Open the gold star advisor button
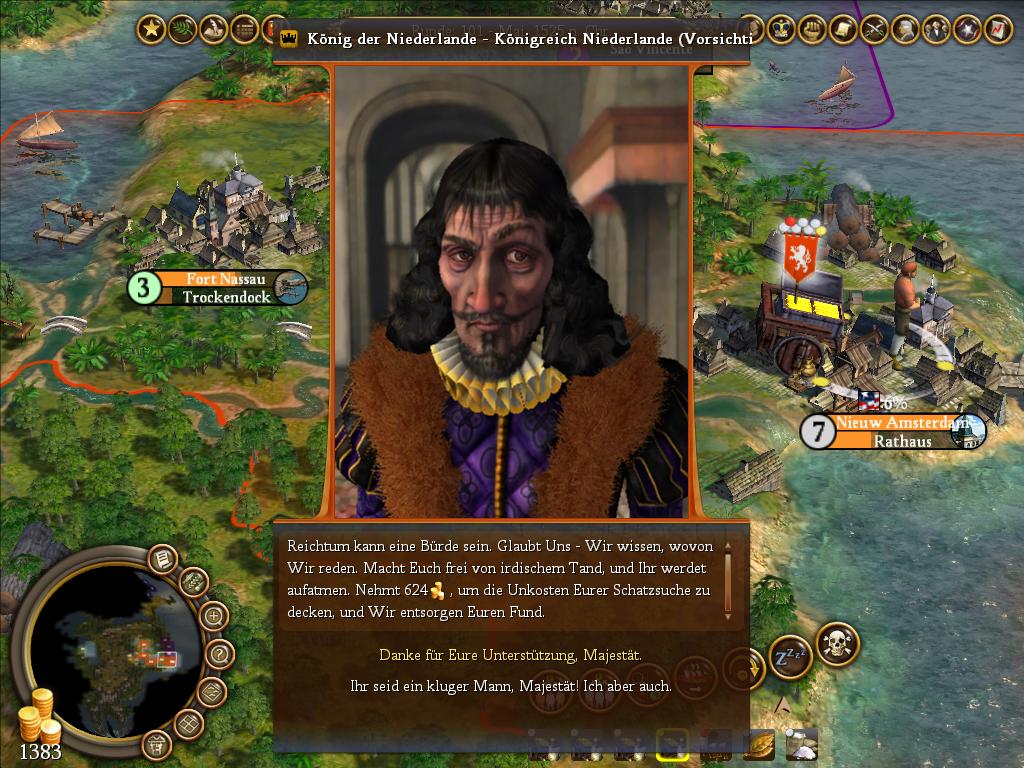1024x768 pixels. (x=151, y=30)
